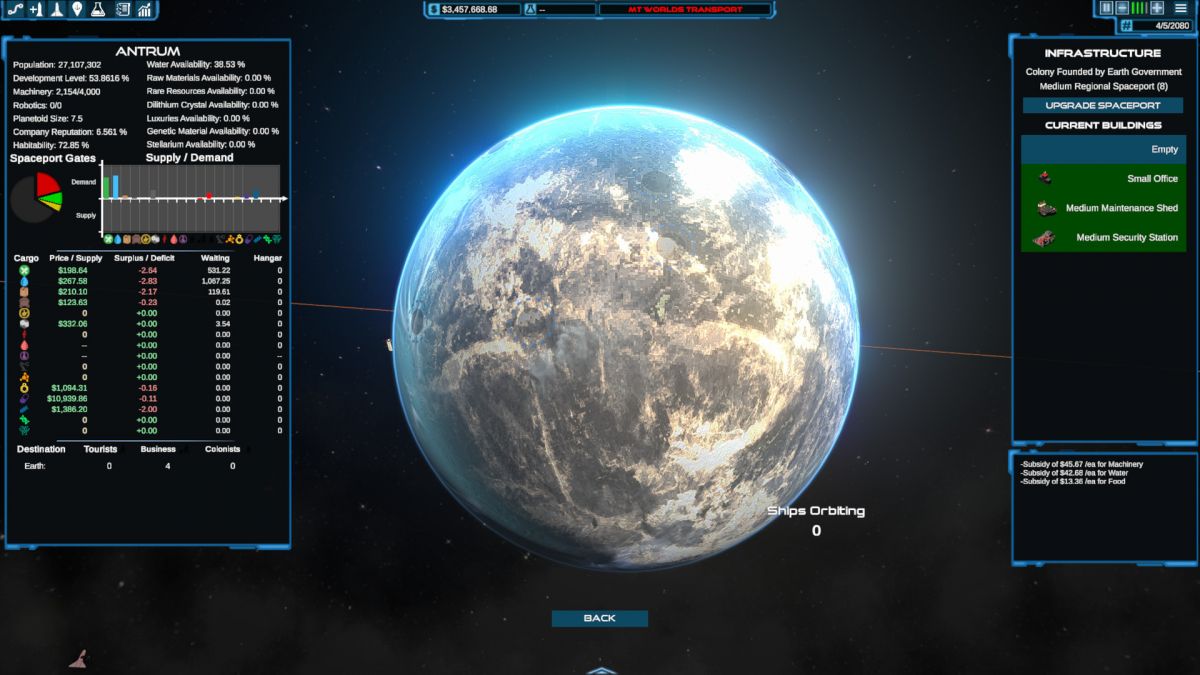Screen dimensions: 1200x675
Task: Decrease game speed with minus button
Action: [1122, 8]
